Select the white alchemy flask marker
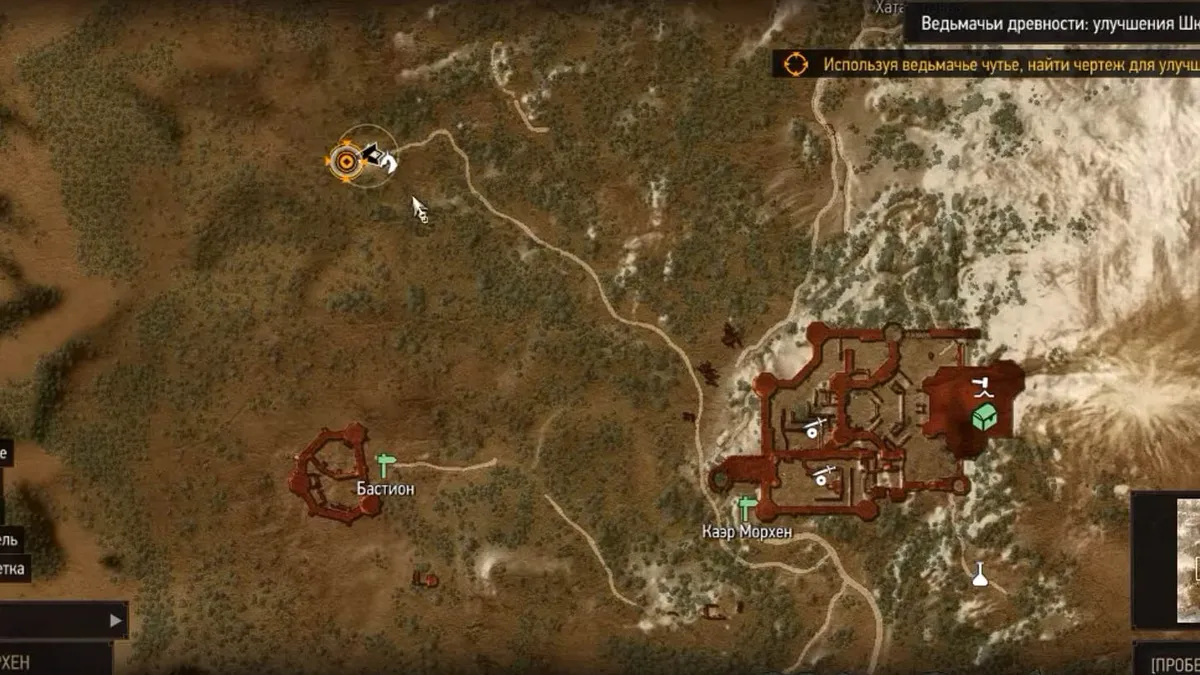 (980, 574)
